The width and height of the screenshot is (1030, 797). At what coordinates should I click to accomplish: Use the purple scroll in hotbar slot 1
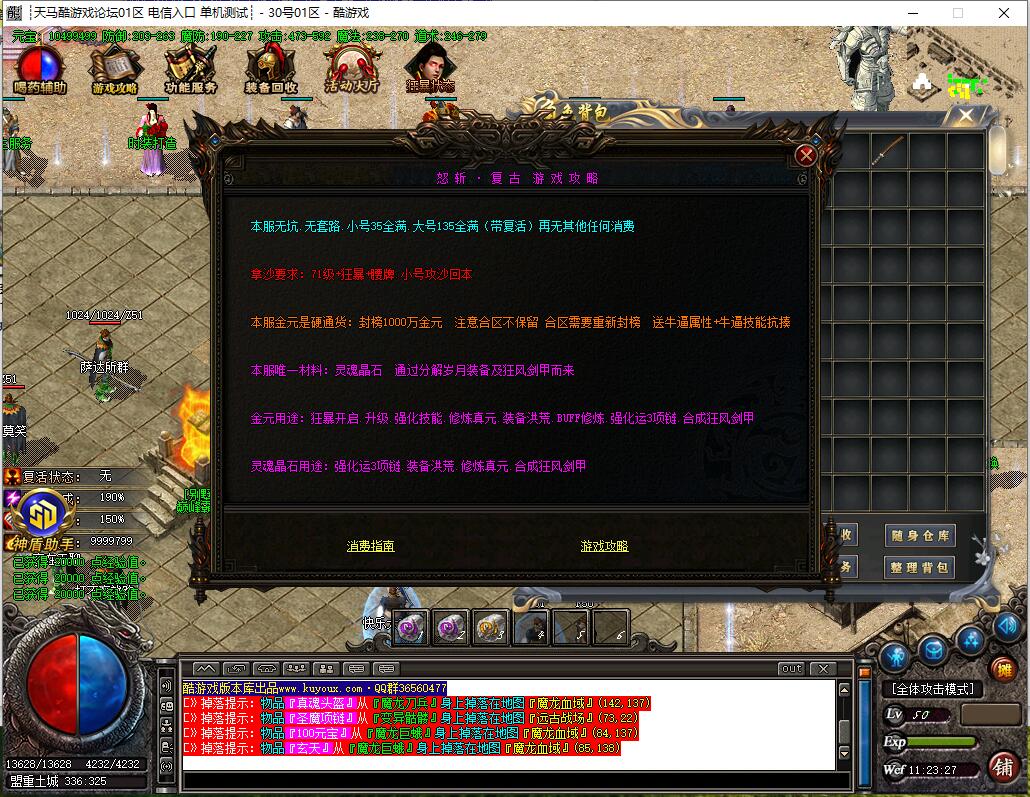(411, 627)
